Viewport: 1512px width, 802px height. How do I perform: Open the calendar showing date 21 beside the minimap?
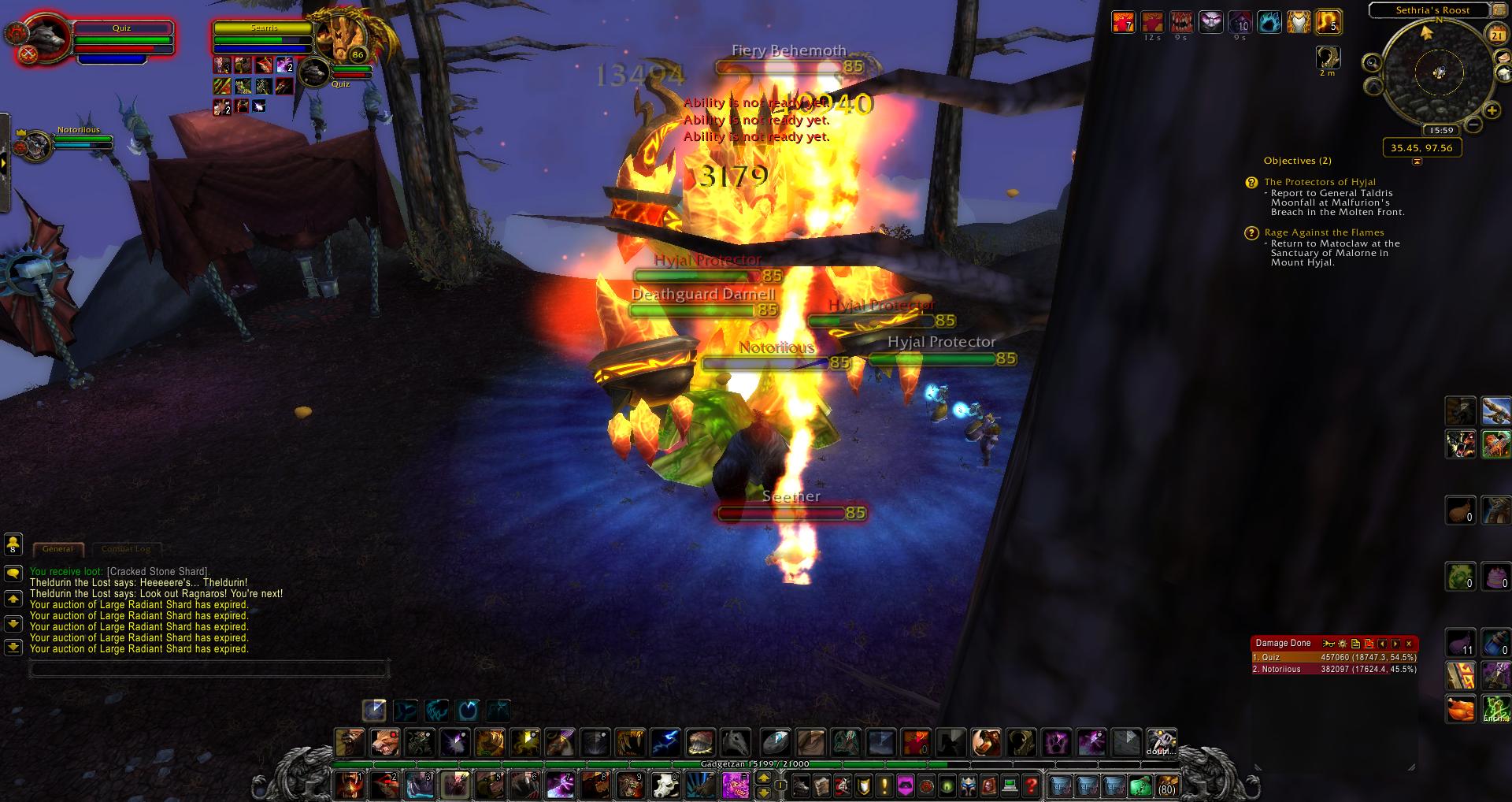[x=1498, y=33]
